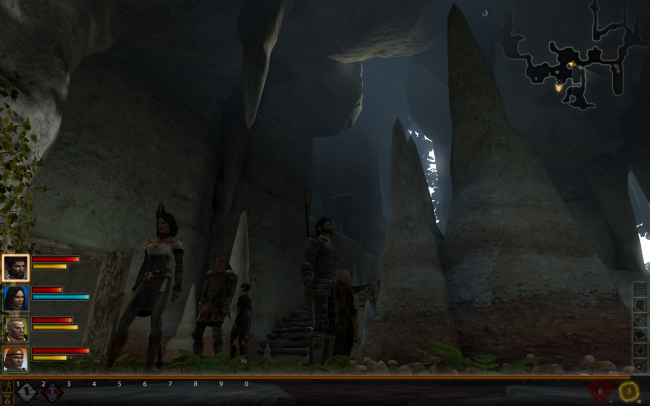Open the inventory axe icon
This screenshot has height=406, width=650.
point(640,322)
